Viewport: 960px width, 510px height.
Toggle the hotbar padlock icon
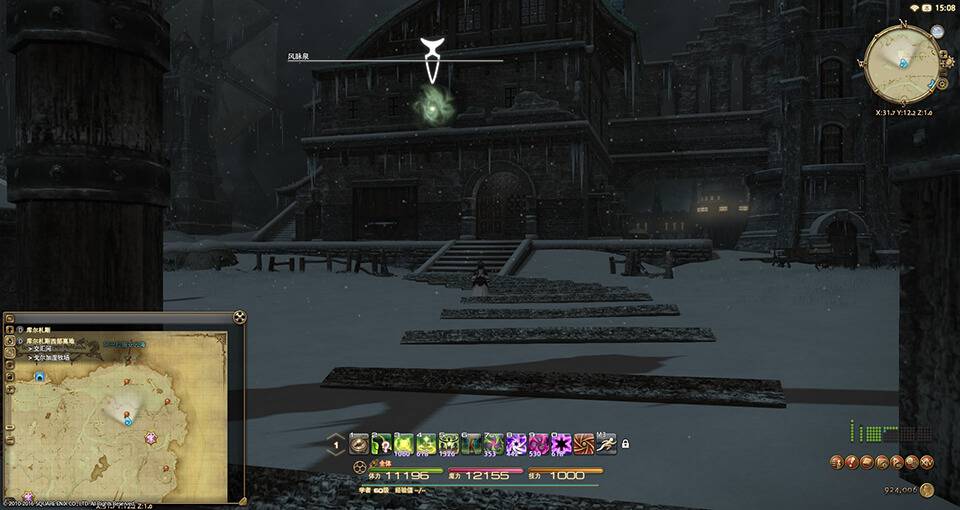coord(625,443)
